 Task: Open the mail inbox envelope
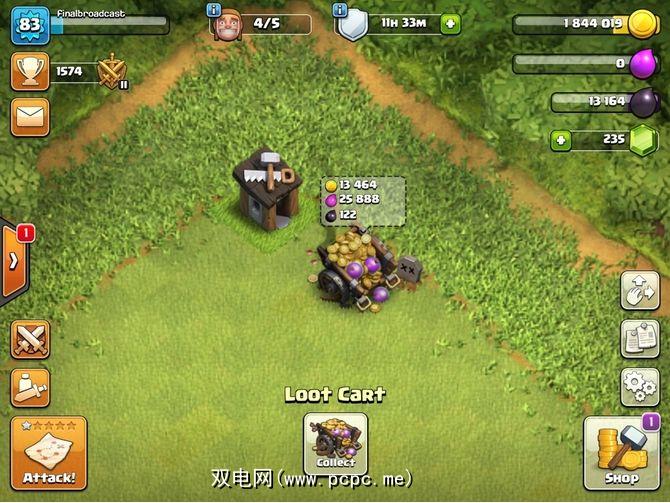coord(30,117)
